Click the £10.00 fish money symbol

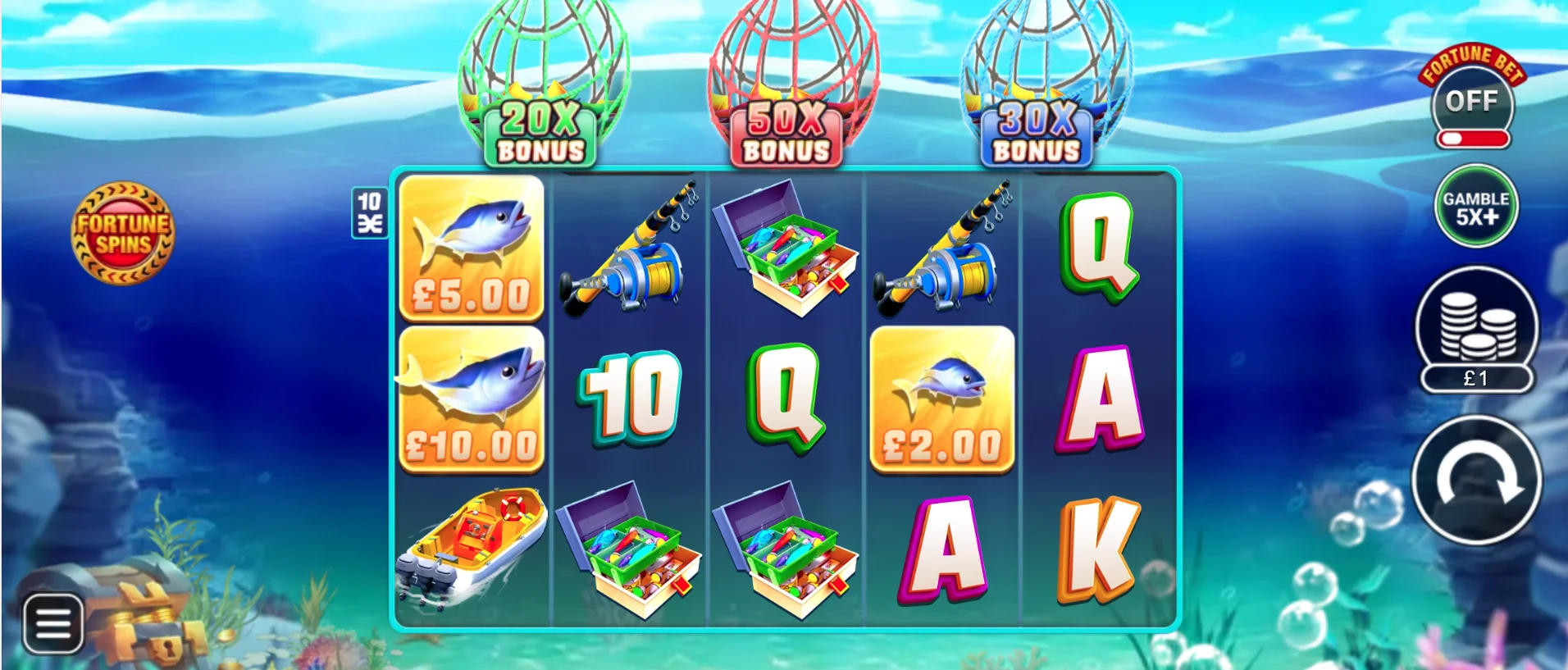click(x=470, y=402)
